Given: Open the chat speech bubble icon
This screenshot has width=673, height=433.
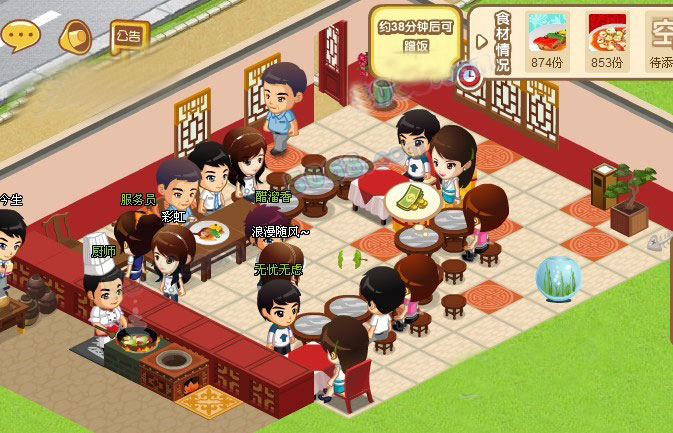Looking at the screenshot, I should pos(20,37).
